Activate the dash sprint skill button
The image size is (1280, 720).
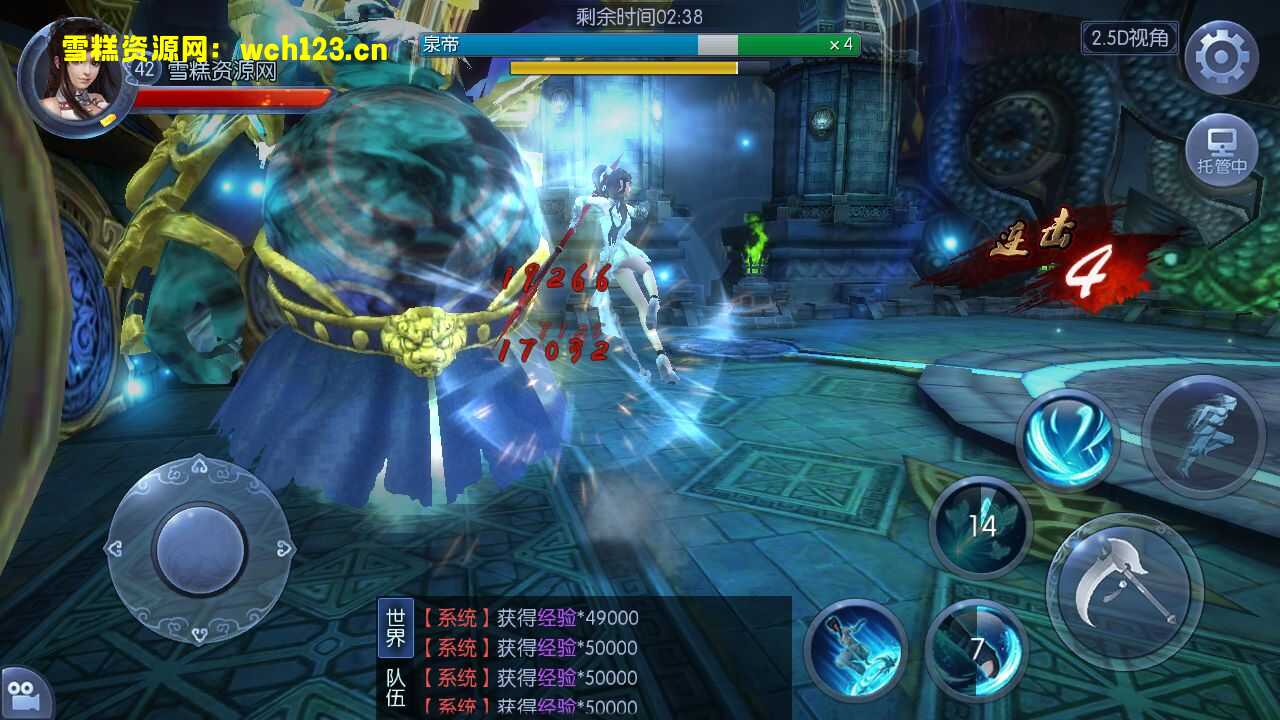click(x=1204, y=437)
